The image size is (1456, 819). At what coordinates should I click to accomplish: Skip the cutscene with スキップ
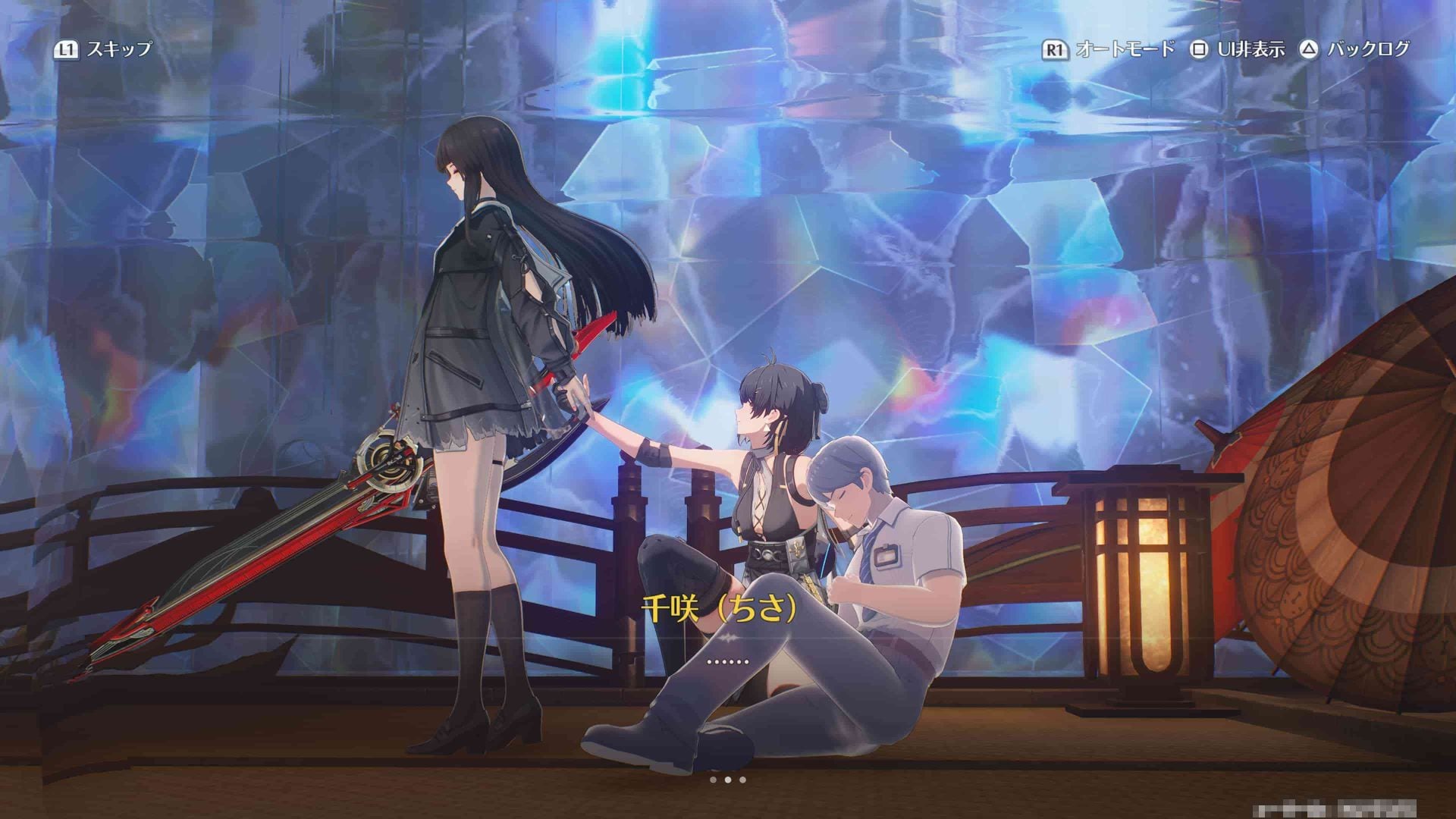pyautogui.click(x=104, y=50)
